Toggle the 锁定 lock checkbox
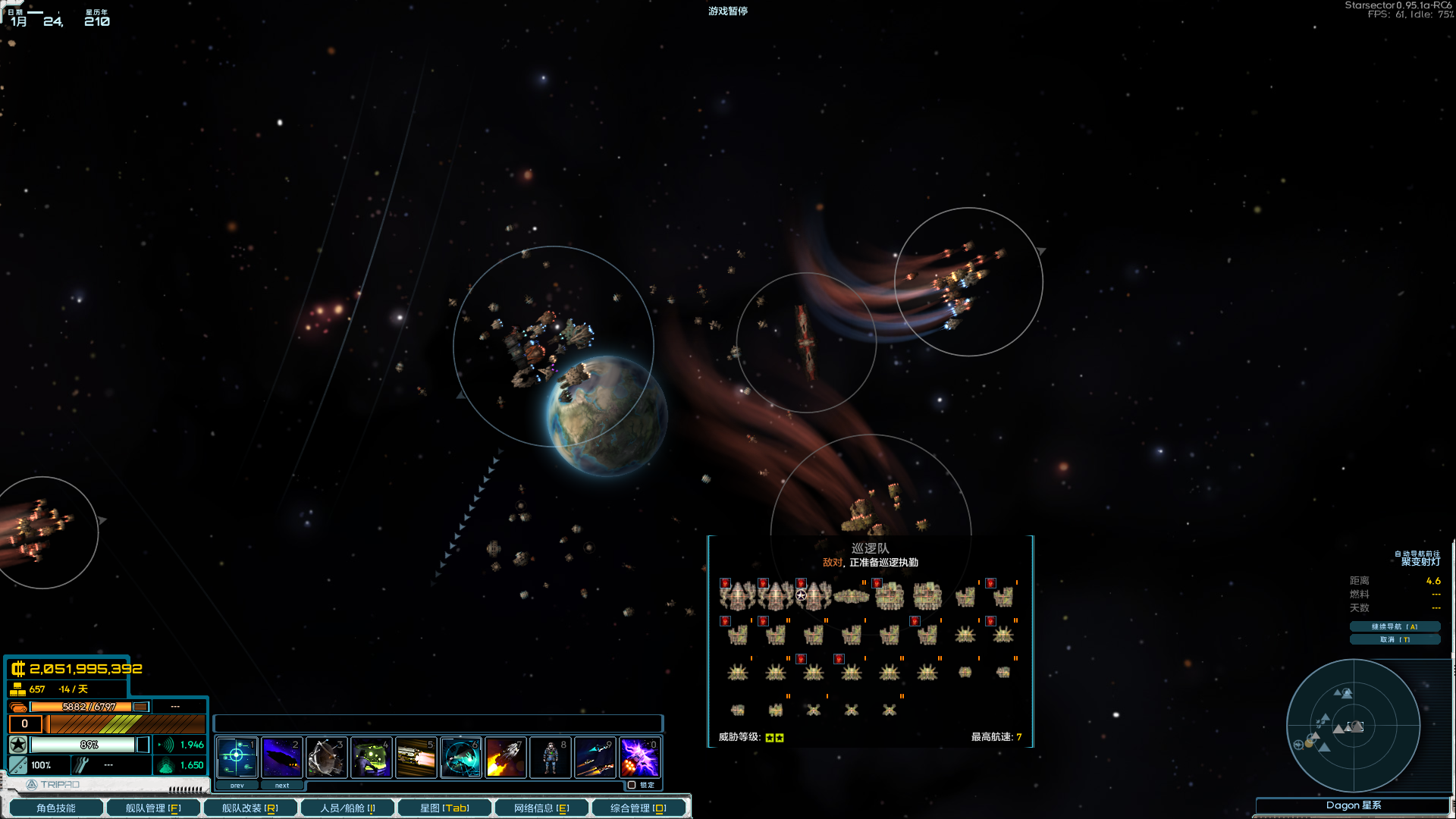Screen dimensions: 1456x819 click(632, 785)
